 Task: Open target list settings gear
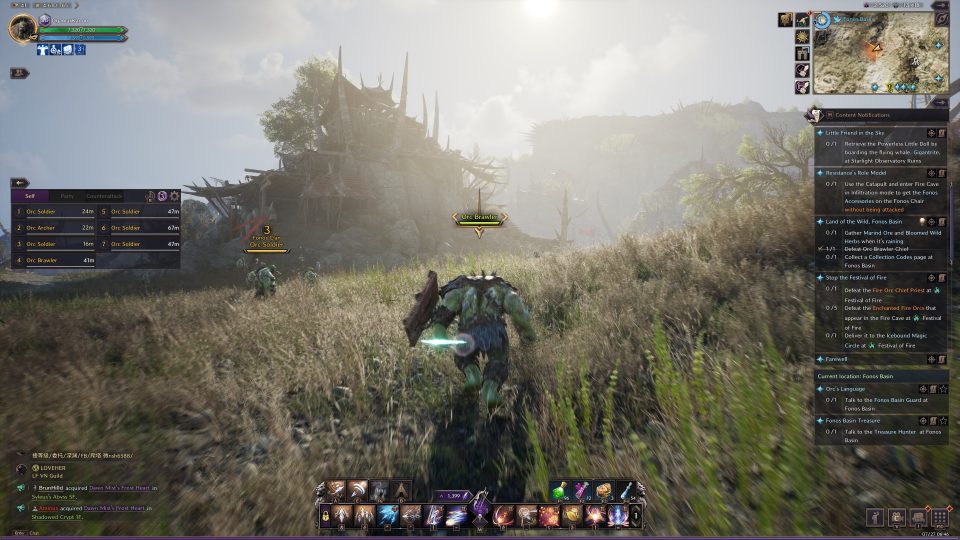point(175,196)
